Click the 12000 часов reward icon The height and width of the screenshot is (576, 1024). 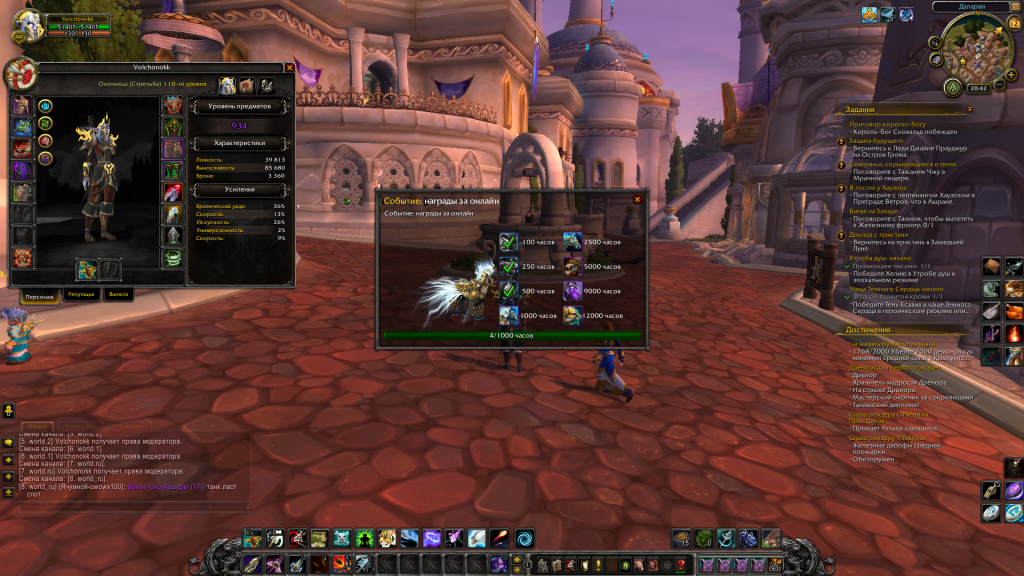[572, 315]
